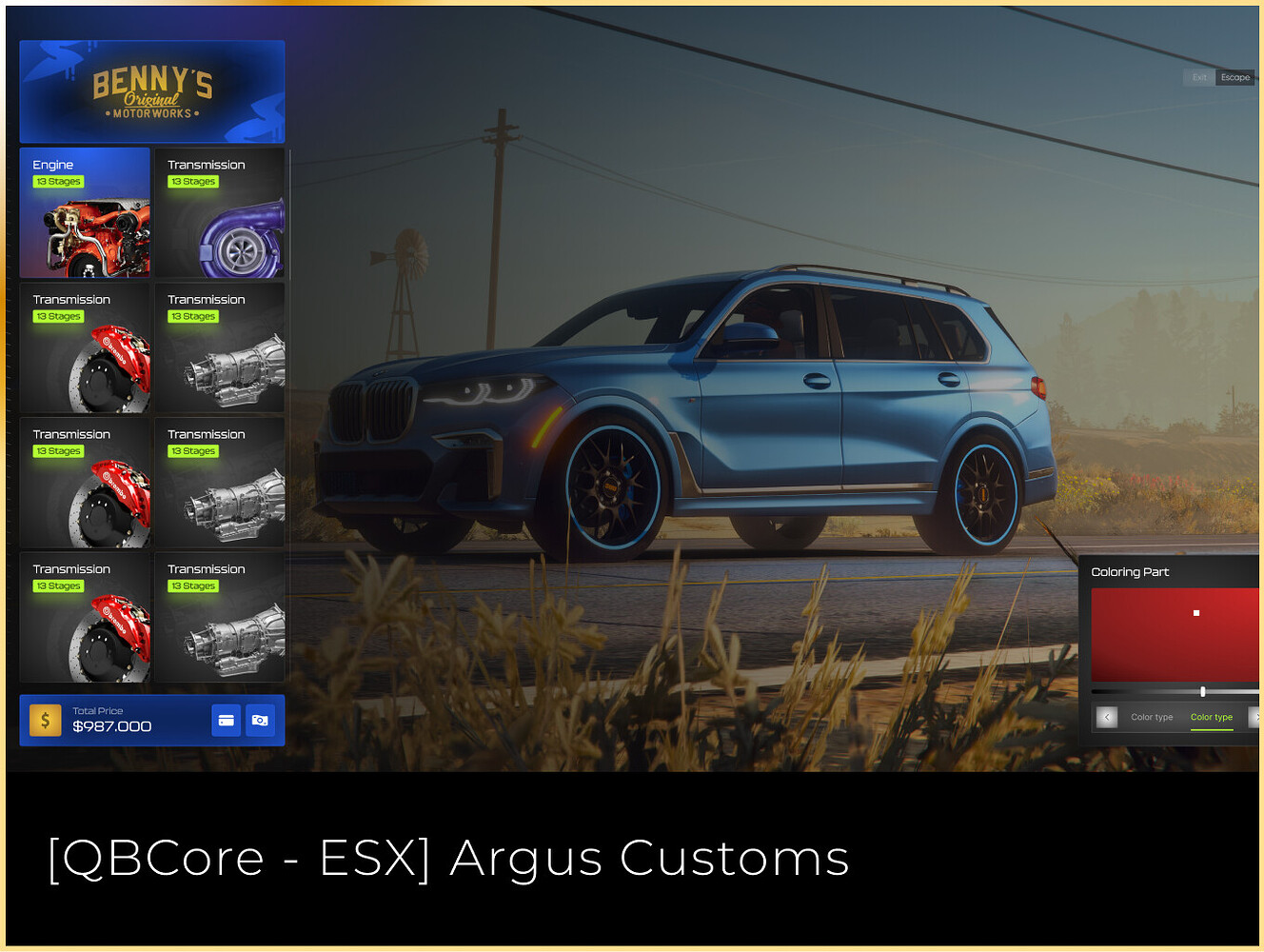Click the pay with cash icon
This screenshot has width=1264, height=952.
pos(260,721)
